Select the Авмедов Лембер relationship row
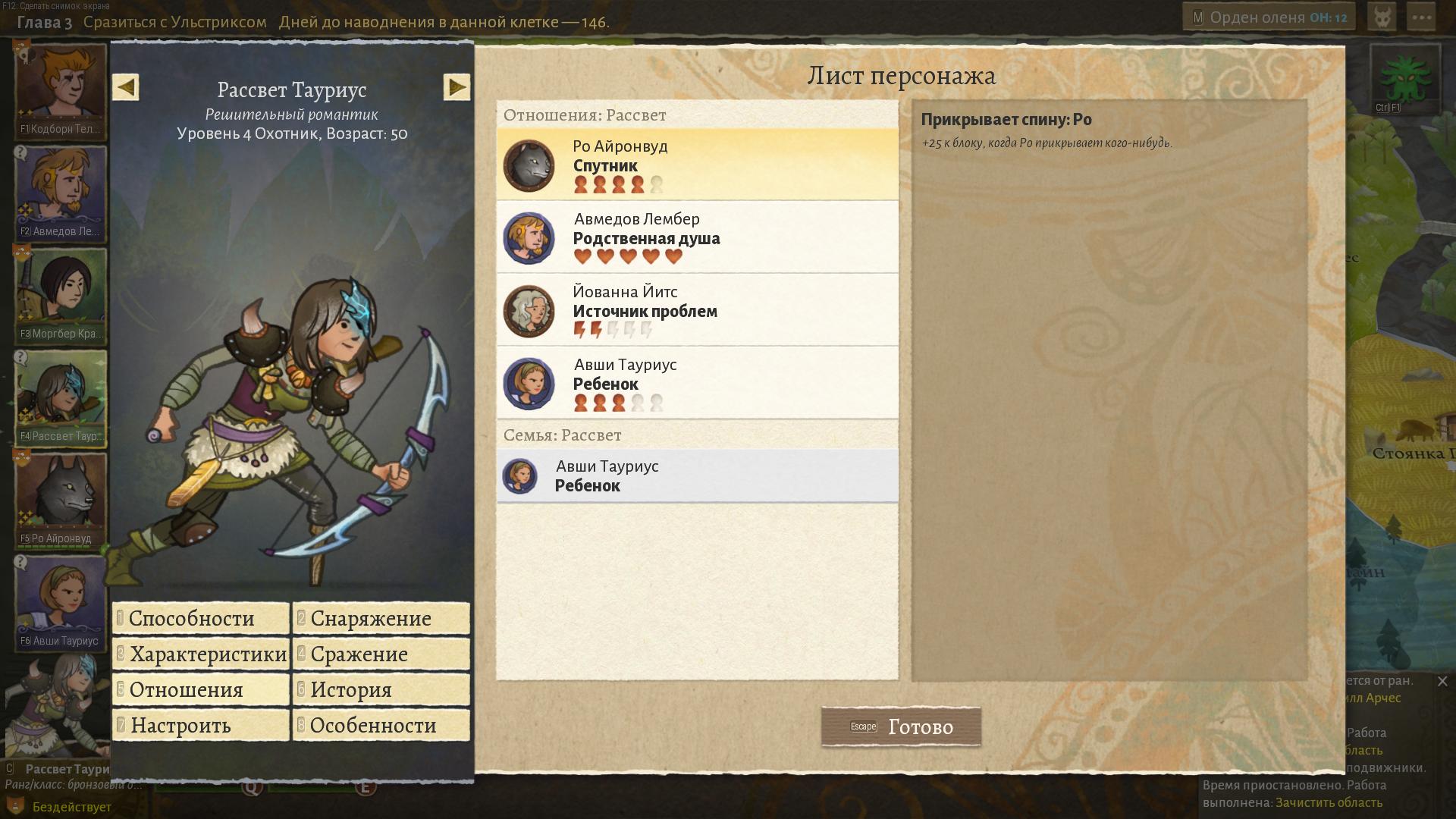 pos(697,237)
